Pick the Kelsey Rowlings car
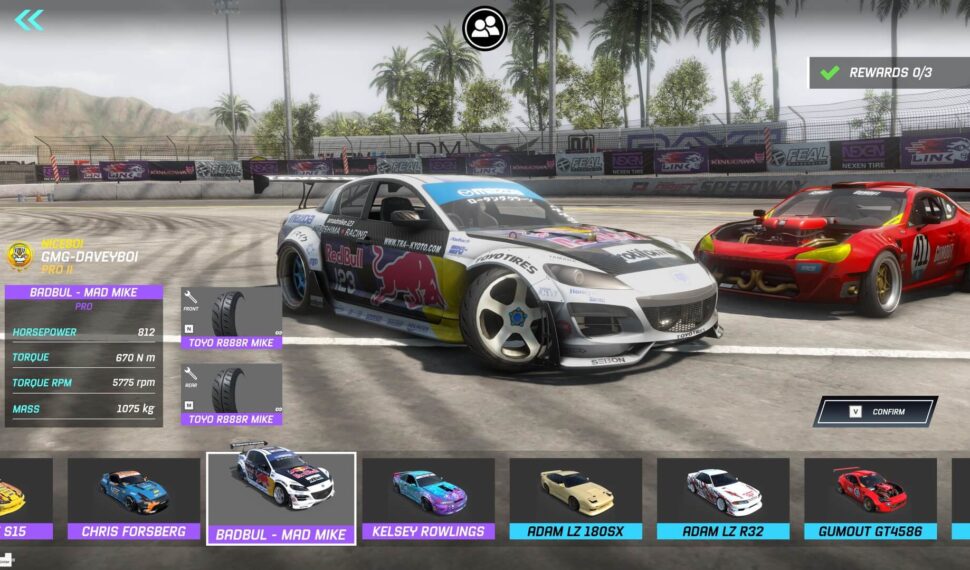 click(428, 499)
